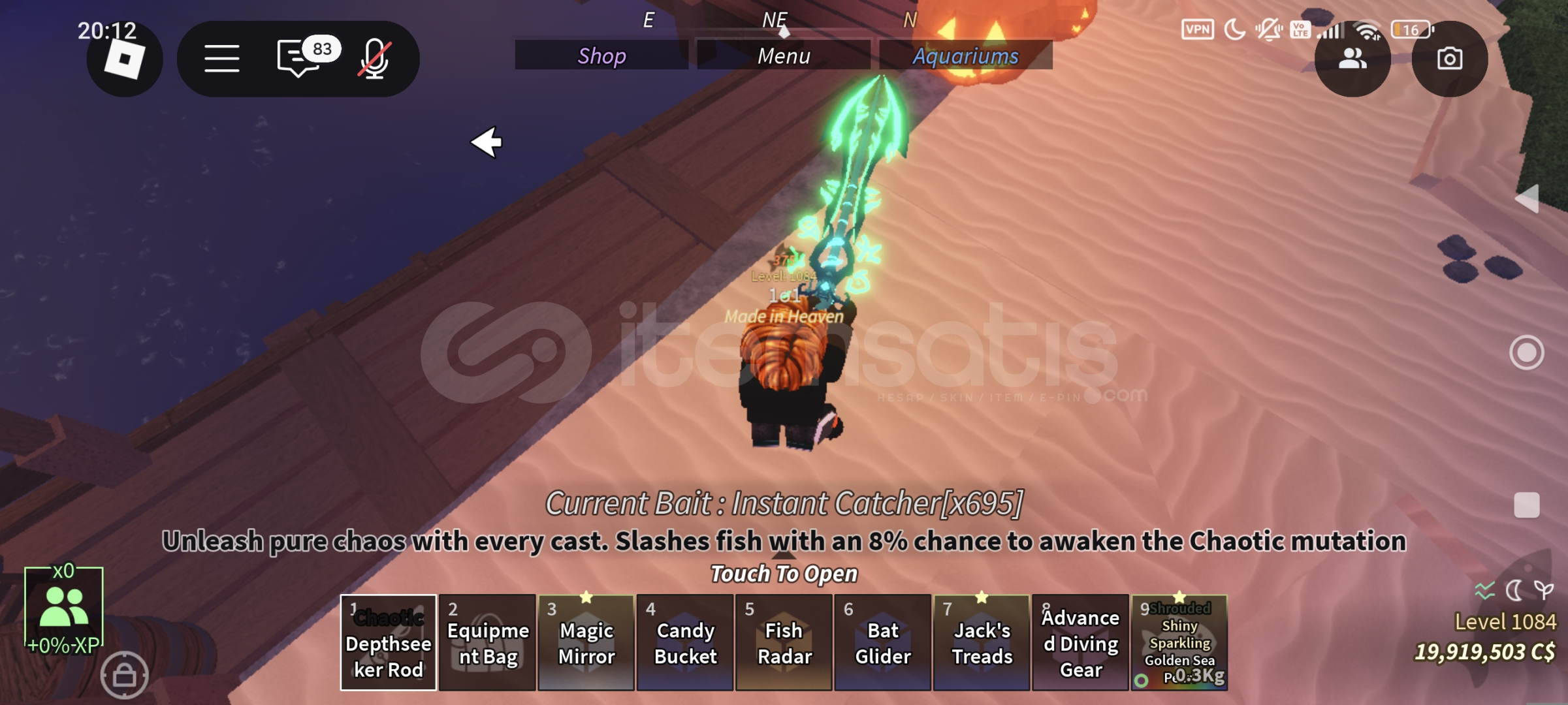This screenshot has width=1568, height=705.
Task: Open the Equipment Bag in slot 2
Action: [x=487, y=643]
